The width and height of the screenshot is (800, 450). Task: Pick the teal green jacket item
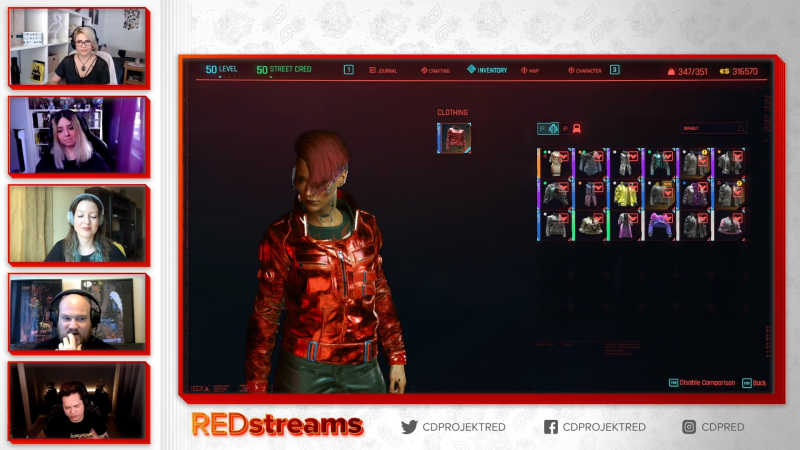coord(659,163)
